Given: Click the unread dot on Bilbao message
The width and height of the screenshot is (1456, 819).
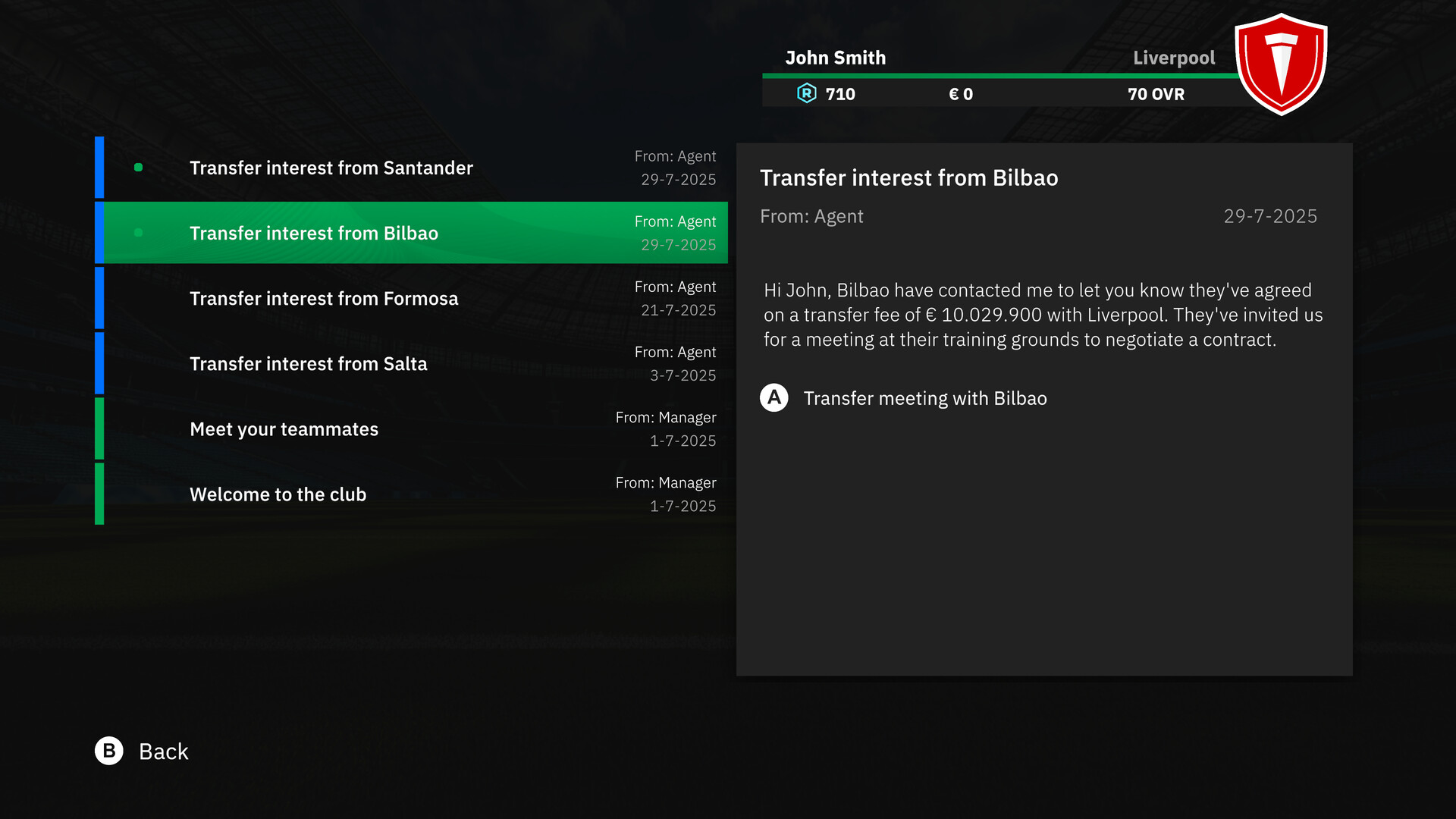Looking at the screenshot, I should (138, 233).
